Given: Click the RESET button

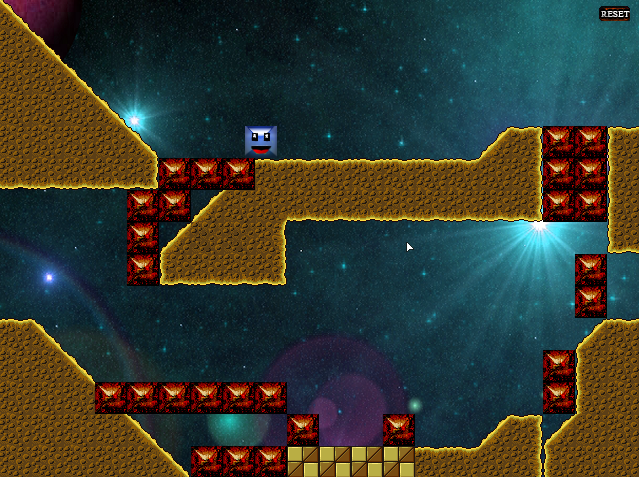Looking at the screenshot, I should [x=614, y=14].
